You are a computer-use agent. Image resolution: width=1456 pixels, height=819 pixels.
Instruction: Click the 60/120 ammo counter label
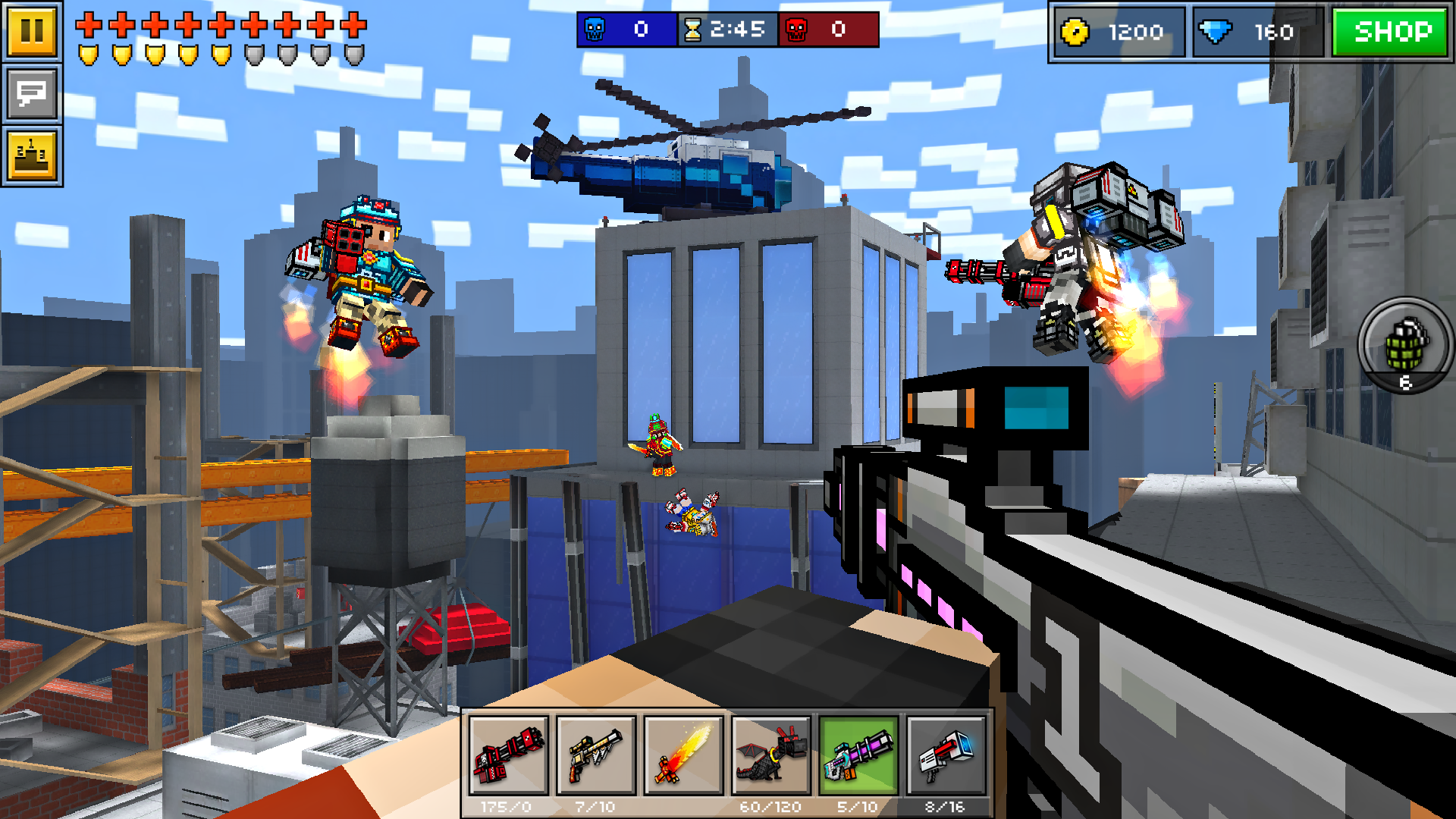pyautogui.click(x=770, y=807)
